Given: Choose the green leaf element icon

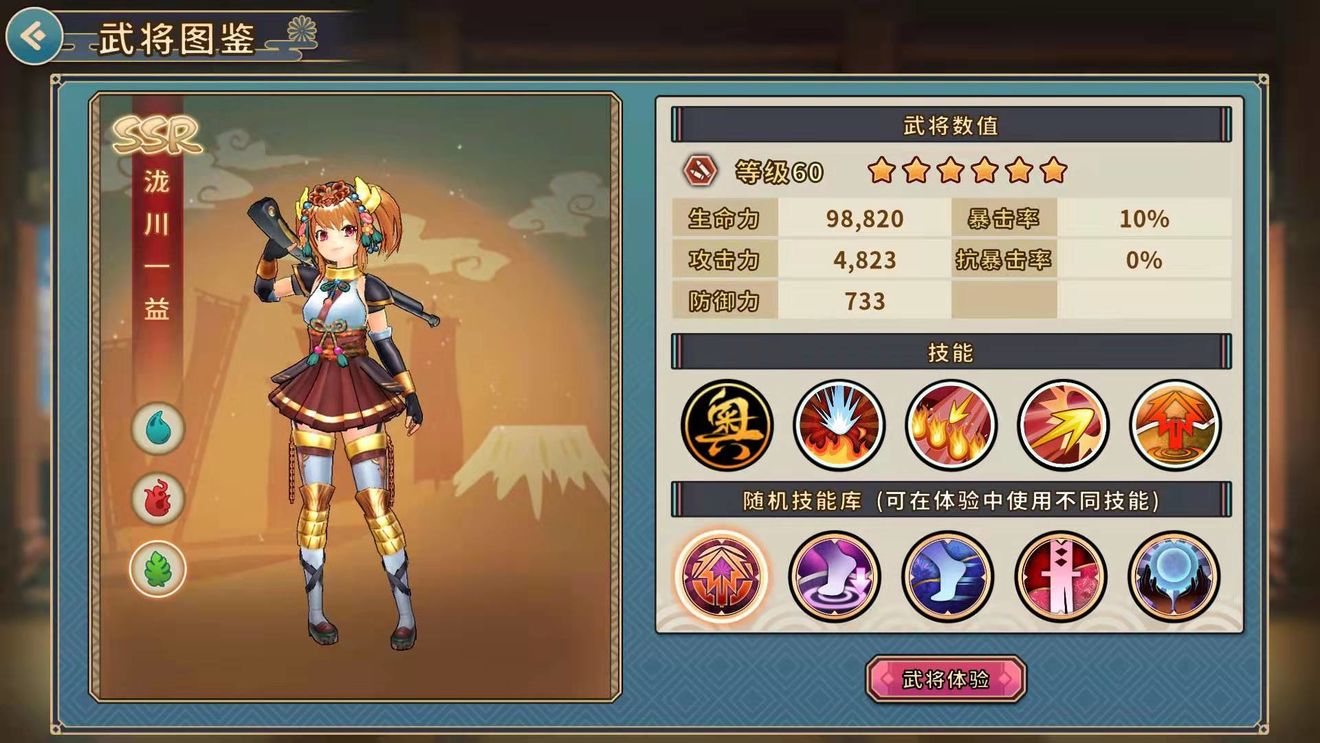Looking at the screenshot, I should tap(158, 569).
